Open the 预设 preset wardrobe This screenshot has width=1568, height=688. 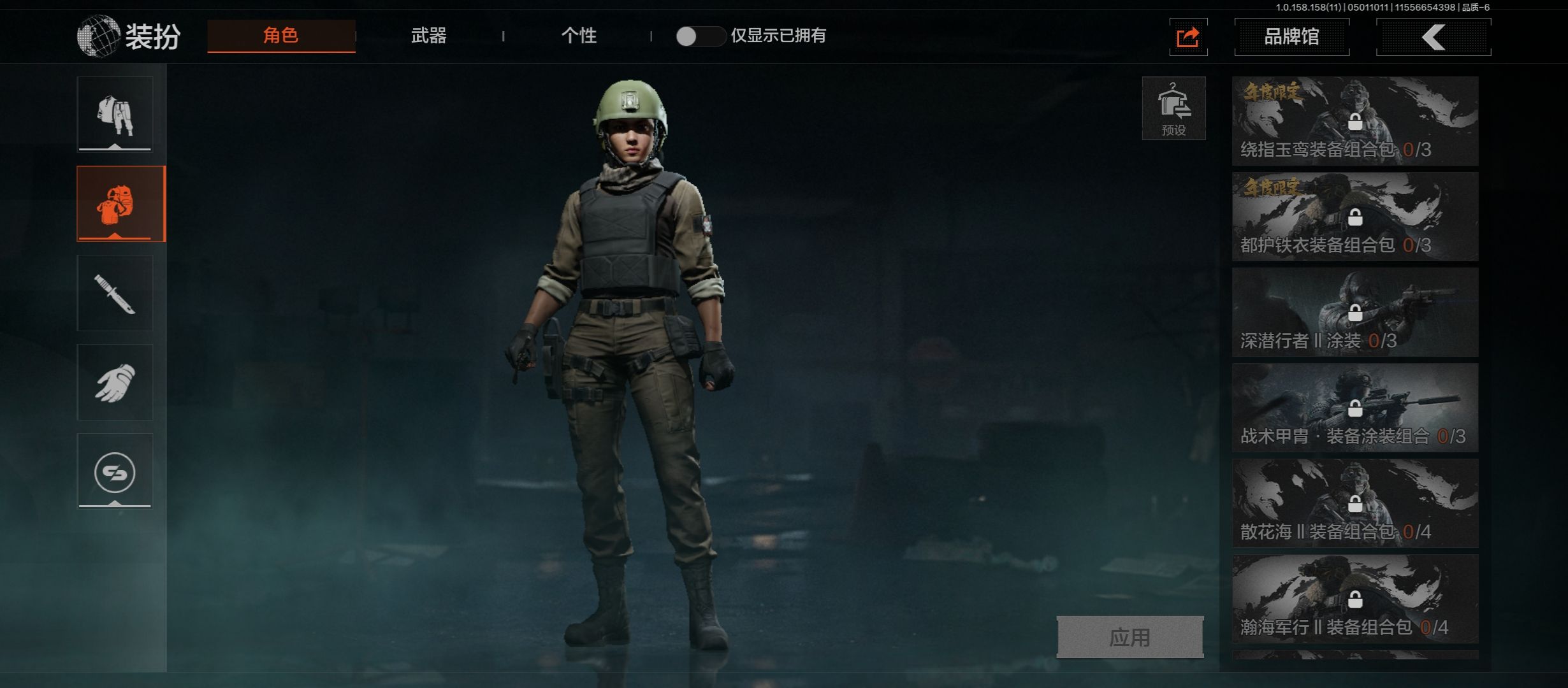[1173, 108]
